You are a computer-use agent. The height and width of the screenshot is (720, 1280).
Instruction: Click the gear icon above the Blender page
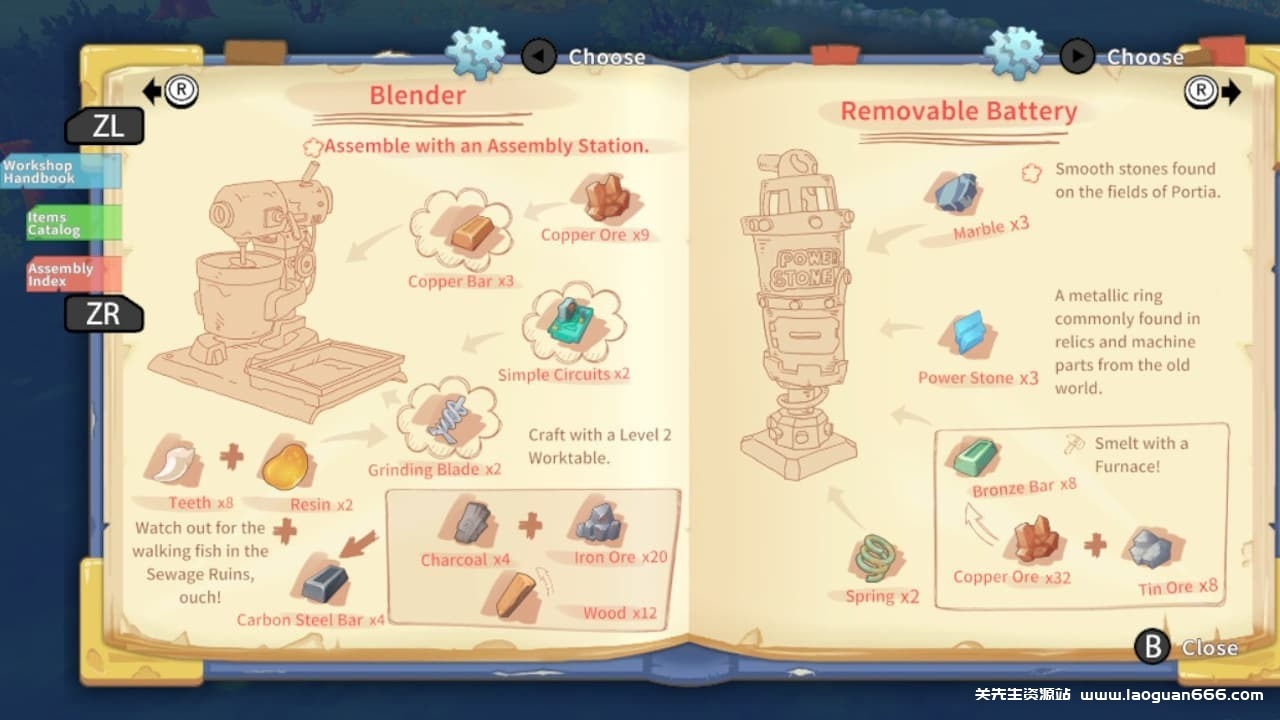477,51
